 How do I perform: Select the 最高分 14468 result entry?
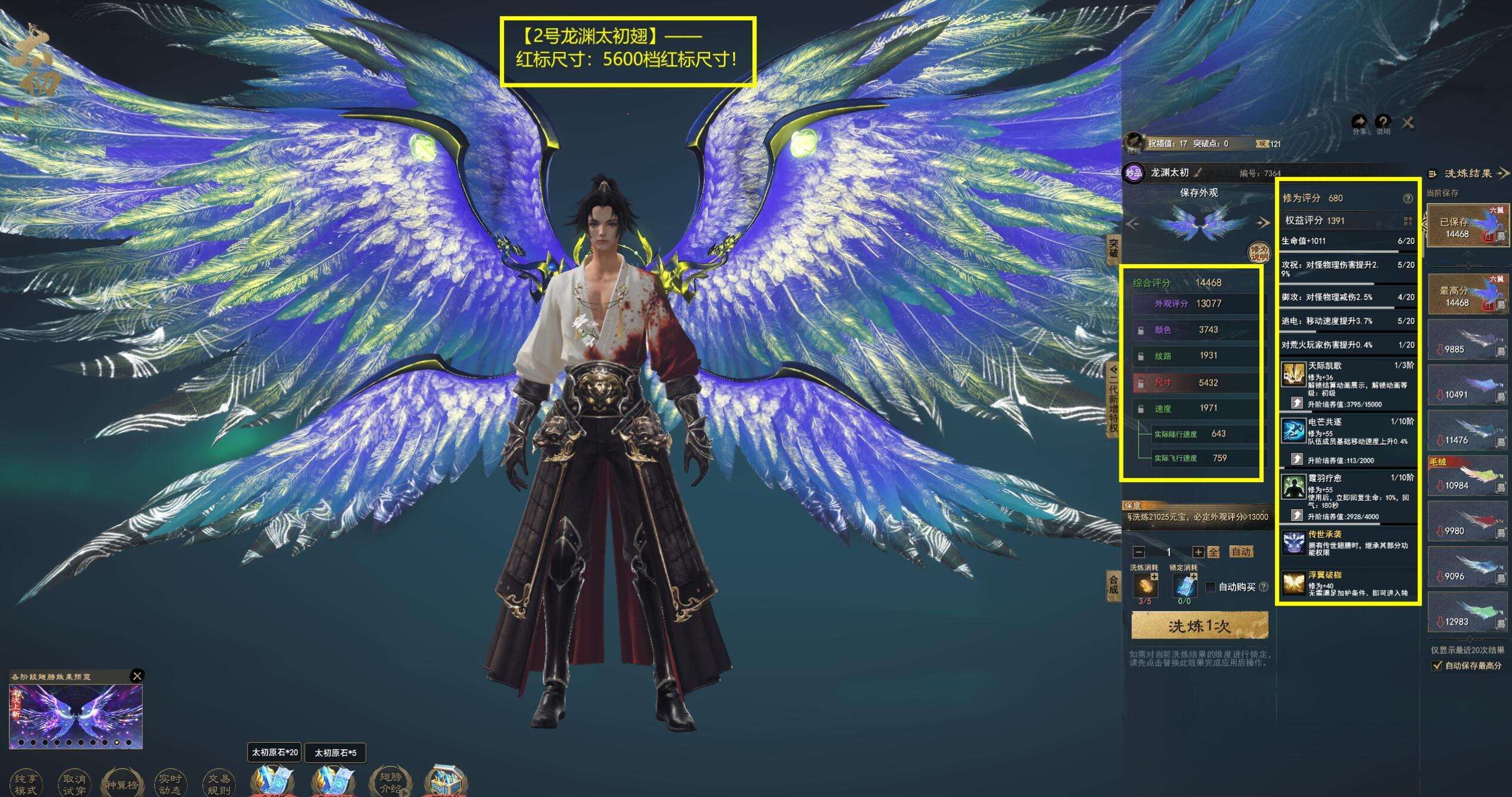1460,294
